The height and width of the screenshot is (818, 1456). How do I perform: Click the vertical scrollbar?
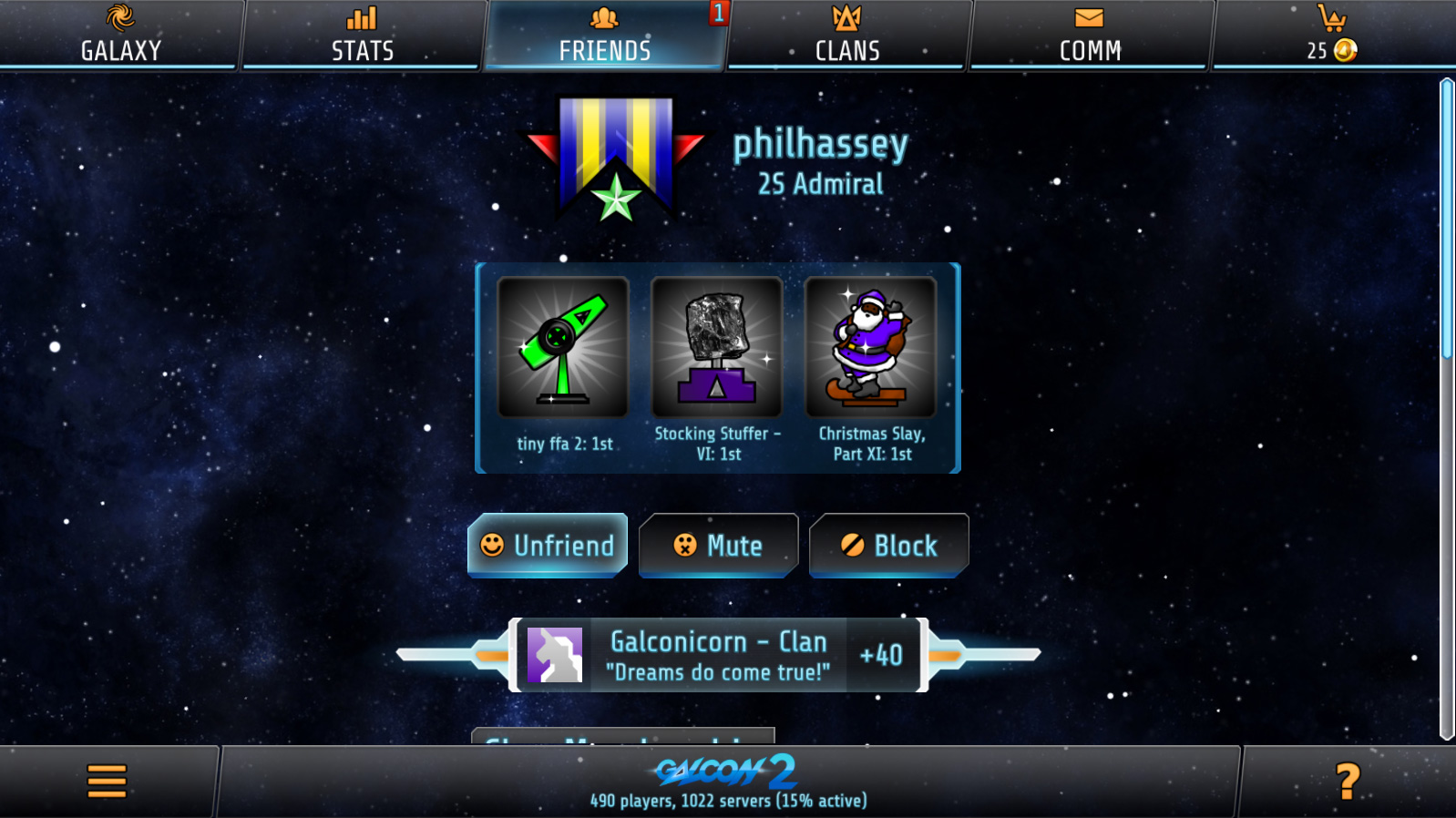pyautogui.click(x=1446, y=410)
